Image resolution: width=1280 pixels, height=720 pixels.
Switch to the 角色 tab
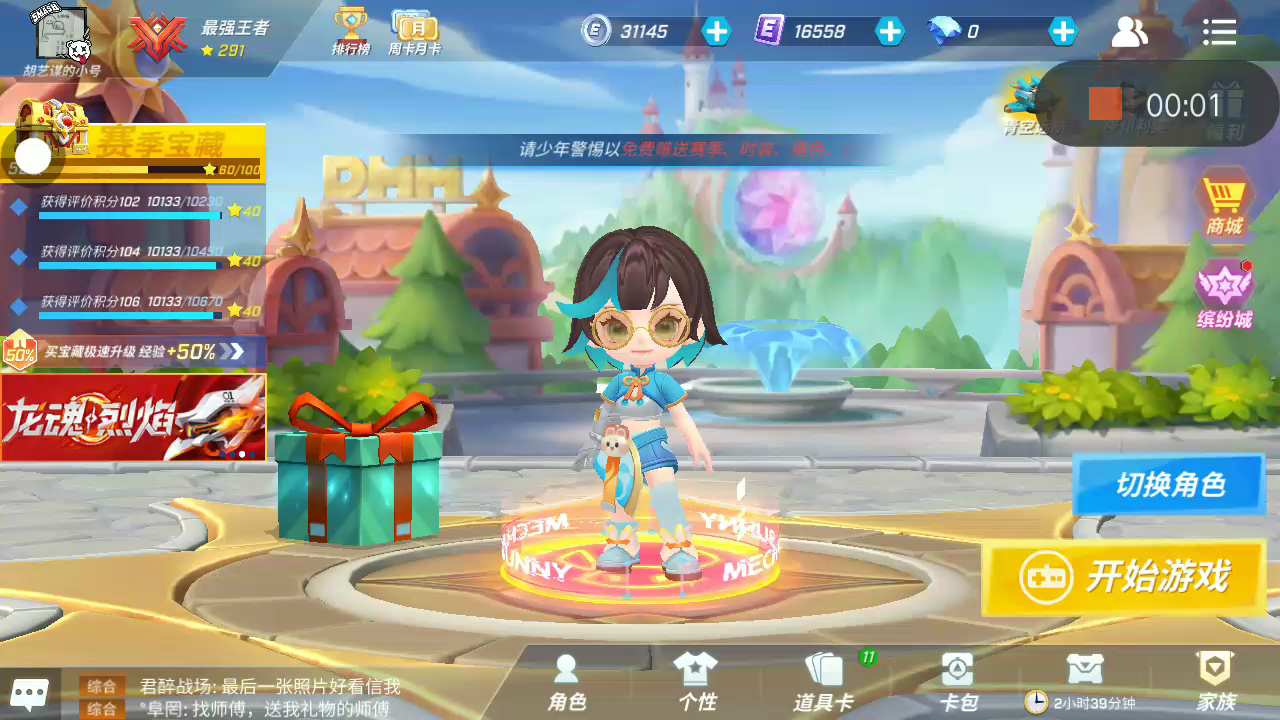pyautogui.click(x=566, y=683)
